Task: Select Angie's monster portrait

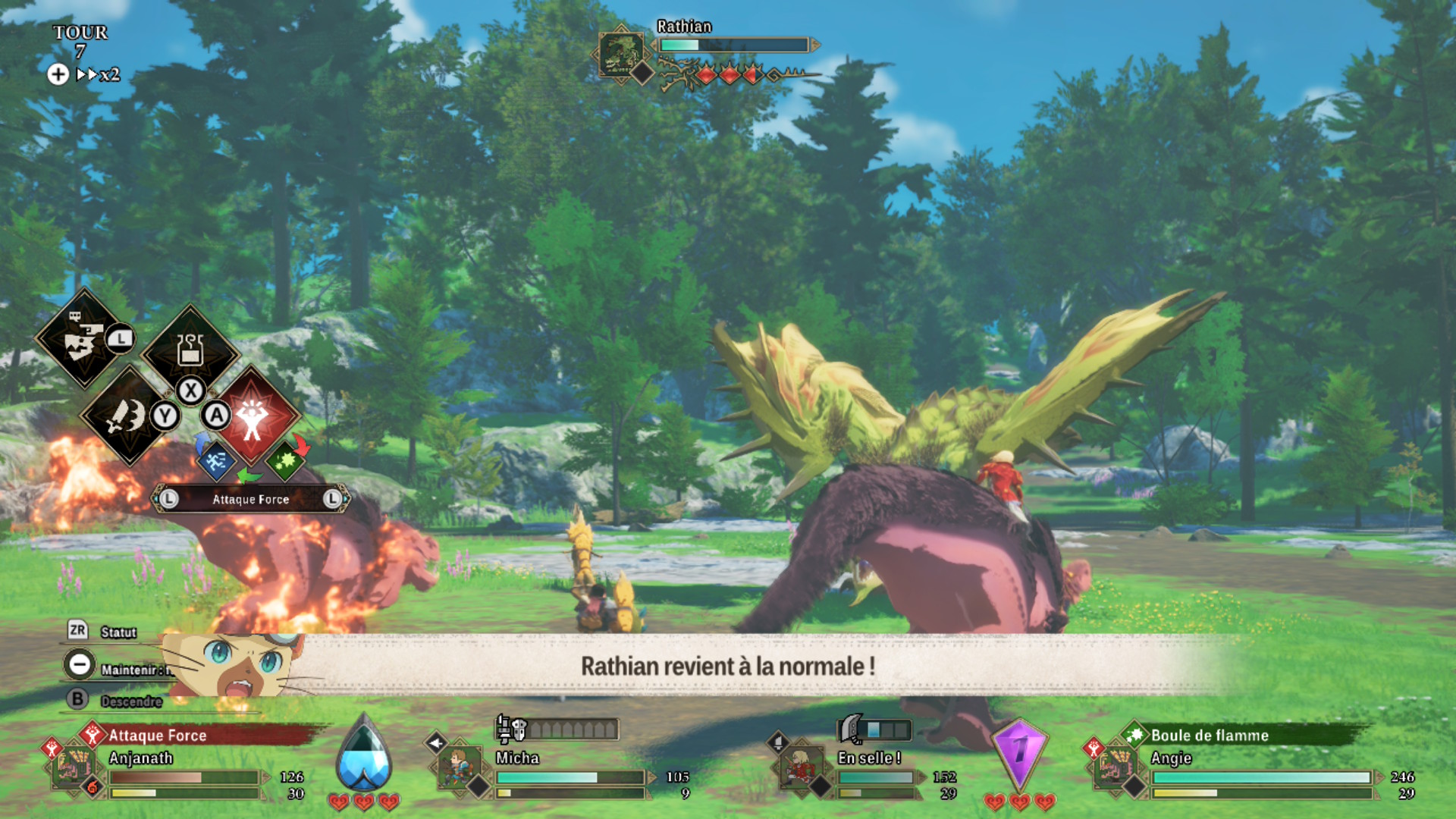Action: click(1113, 766)
